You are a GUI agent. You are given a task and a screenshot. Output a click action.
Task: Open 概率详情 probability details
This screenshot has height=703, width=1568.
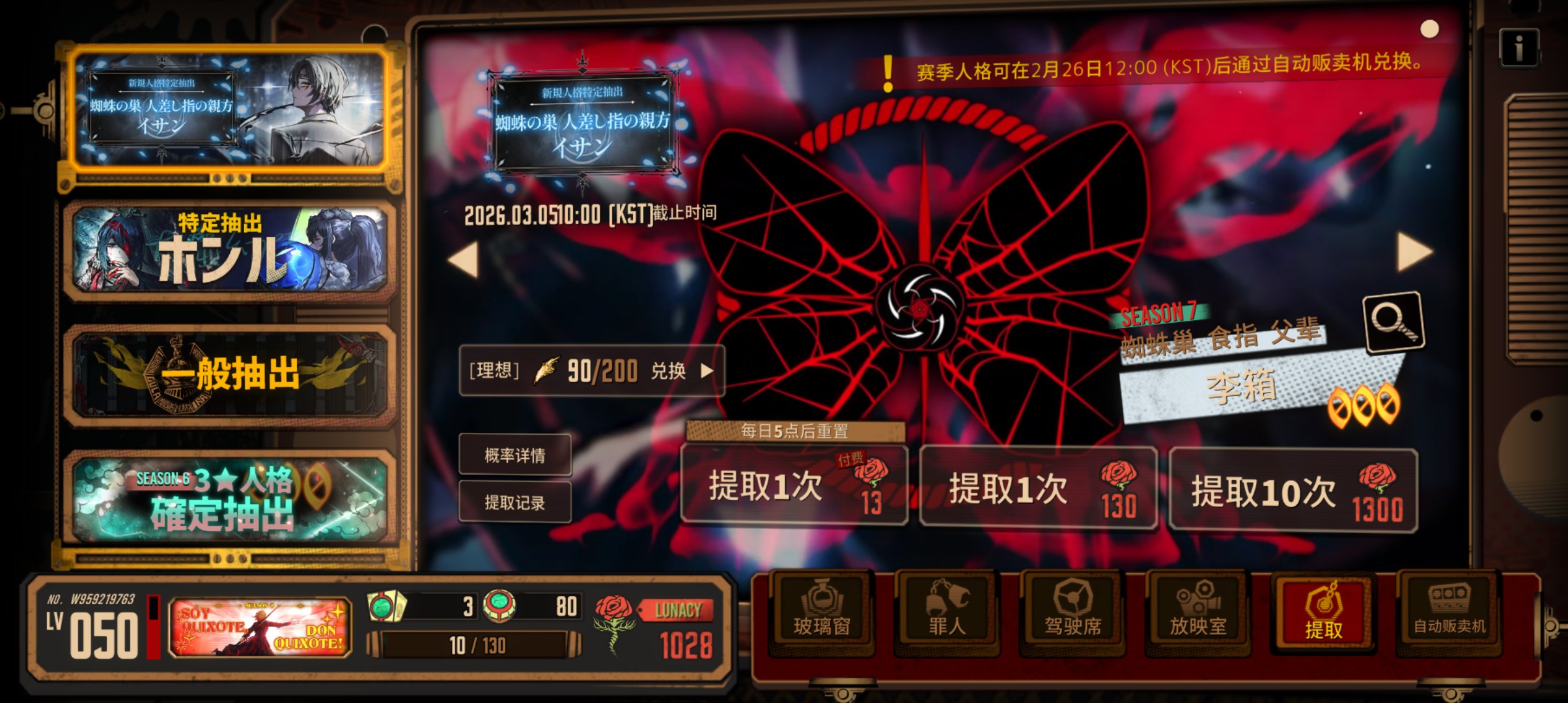pos(515,456)
